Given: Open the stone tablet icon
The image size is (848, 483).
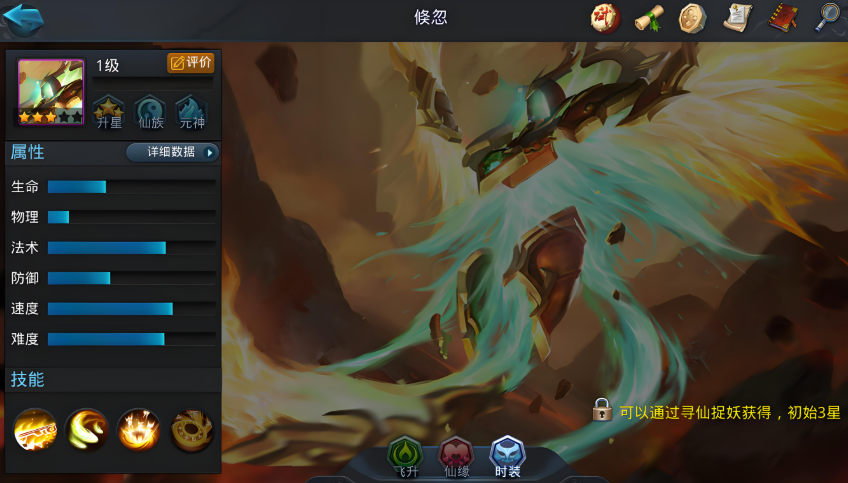Looking at the screenshot, I should (x=692, y=17).
